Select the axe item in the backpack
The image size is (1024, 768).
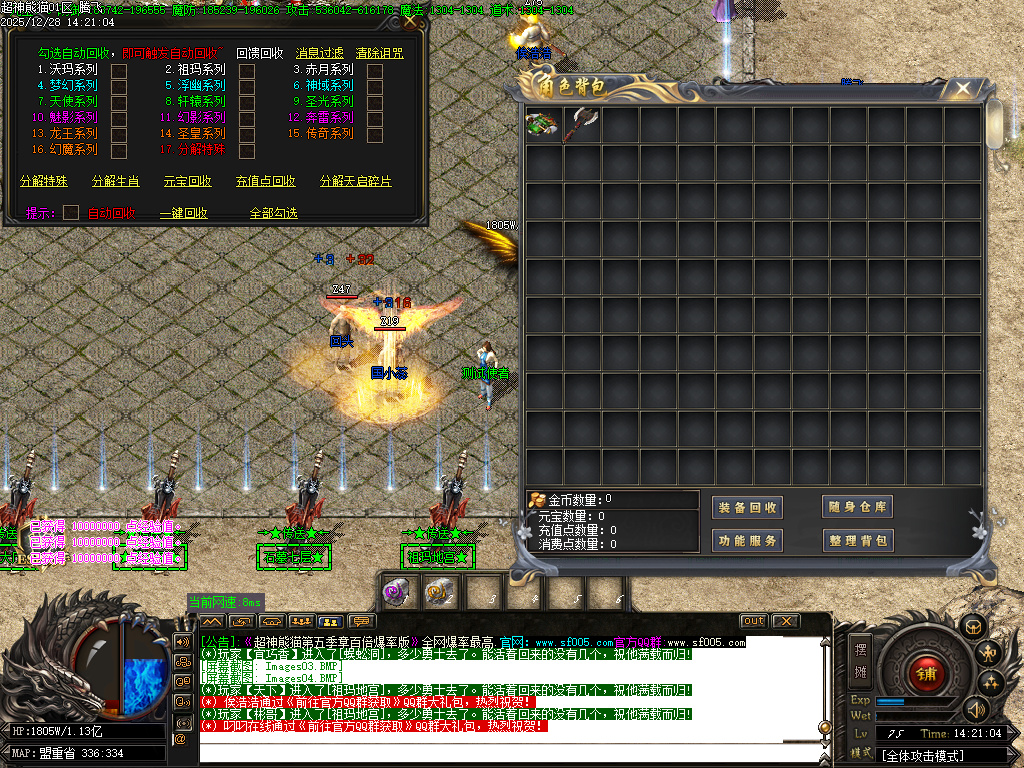tap(582, 126)
